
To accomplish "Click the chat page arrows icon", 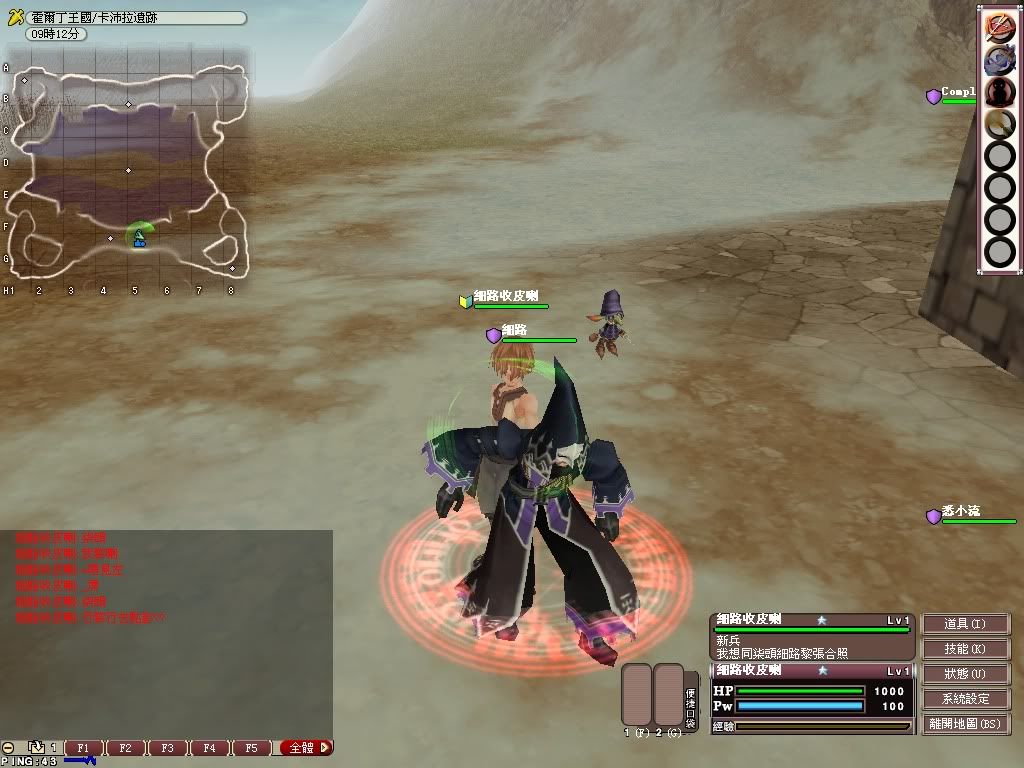I will point(36,747).
